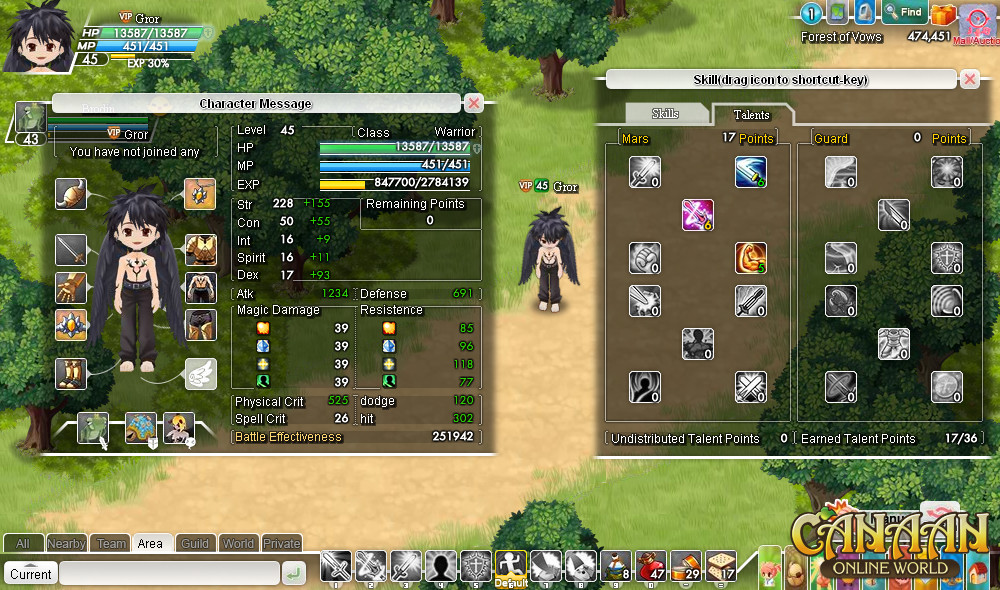Send chat with the green enter button
The image size is (1000, 590).
click(293, 573)
